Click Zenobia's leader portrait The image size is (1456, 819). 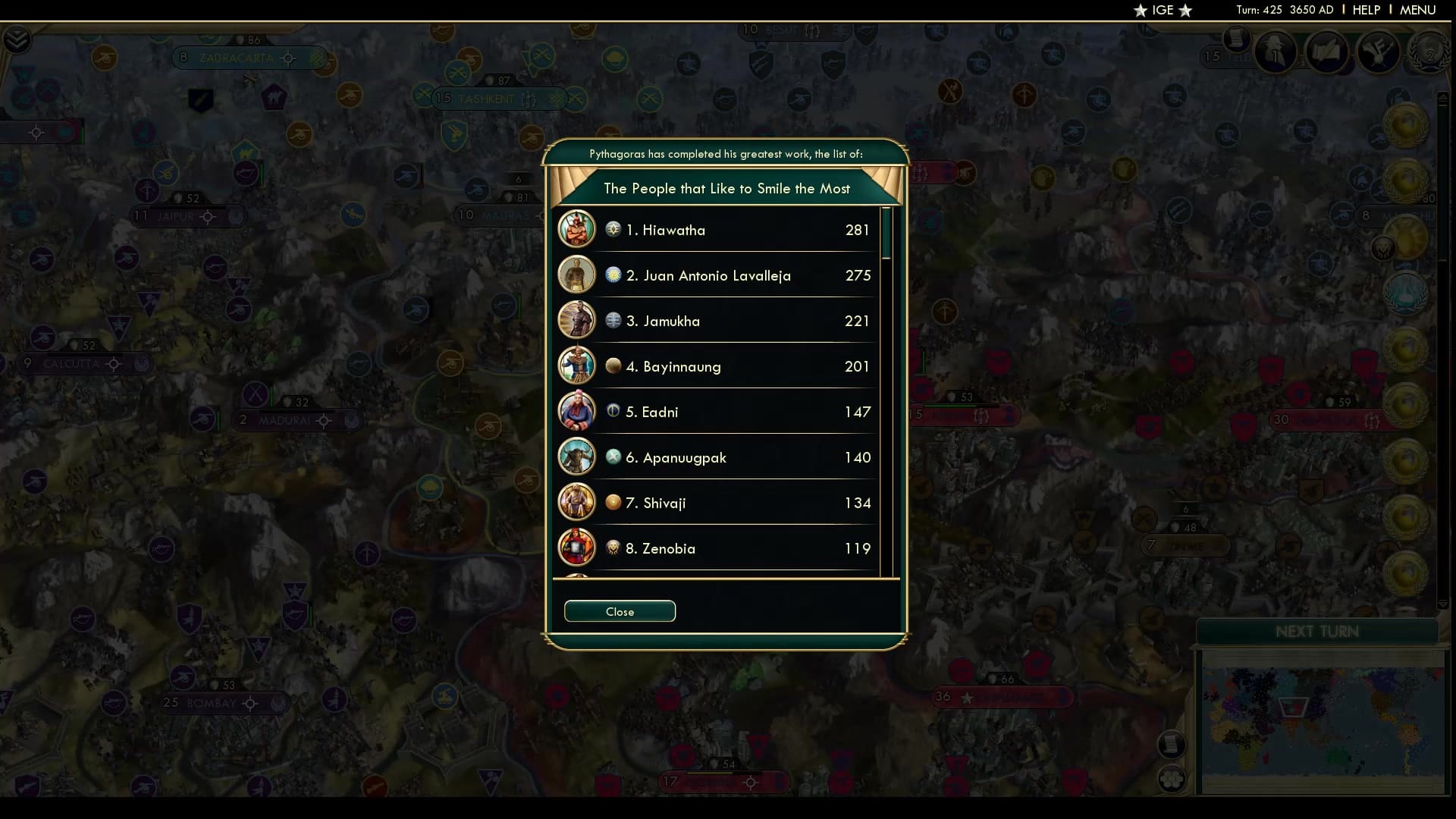pyautogui.click(x=577, y=548)
